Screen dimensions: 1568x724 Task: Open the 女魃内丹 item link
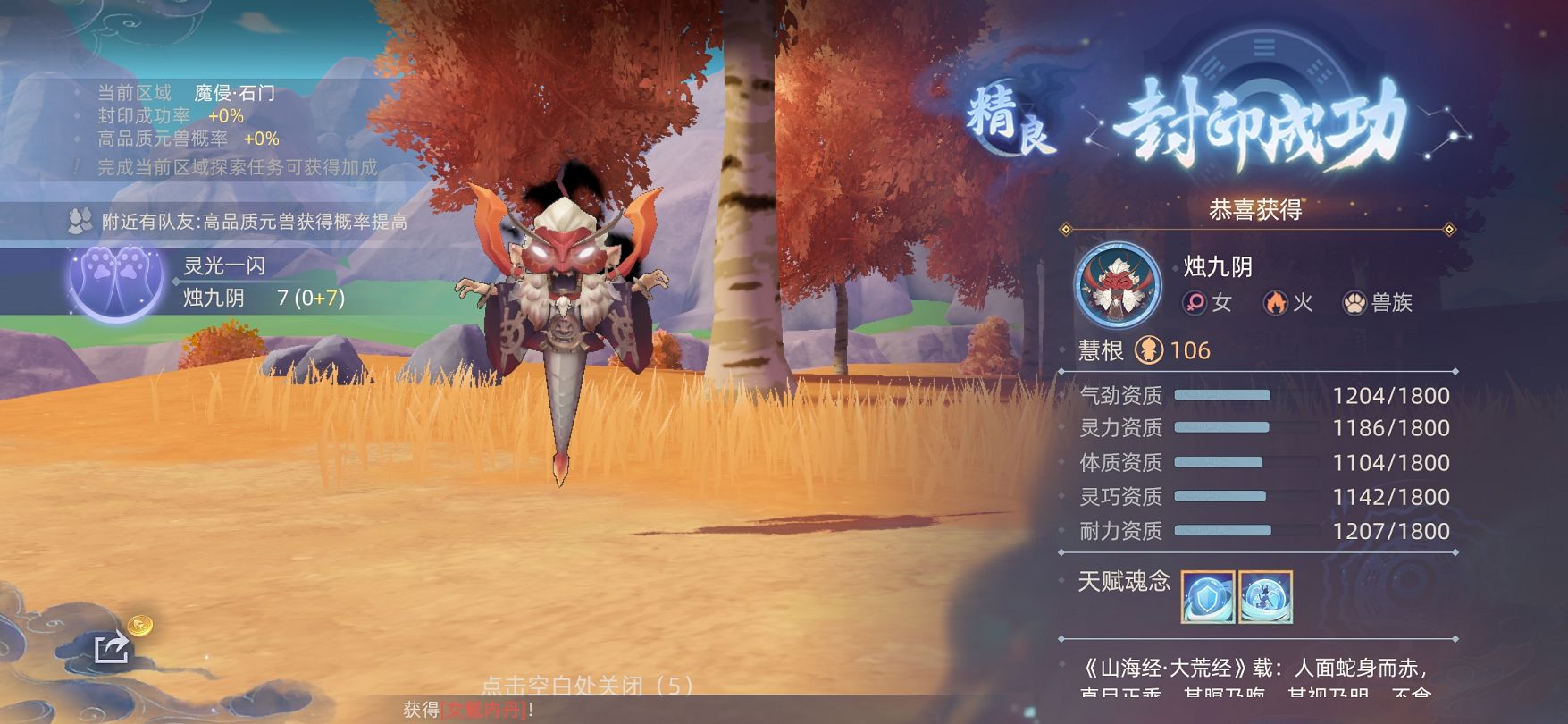coord(484,710)
